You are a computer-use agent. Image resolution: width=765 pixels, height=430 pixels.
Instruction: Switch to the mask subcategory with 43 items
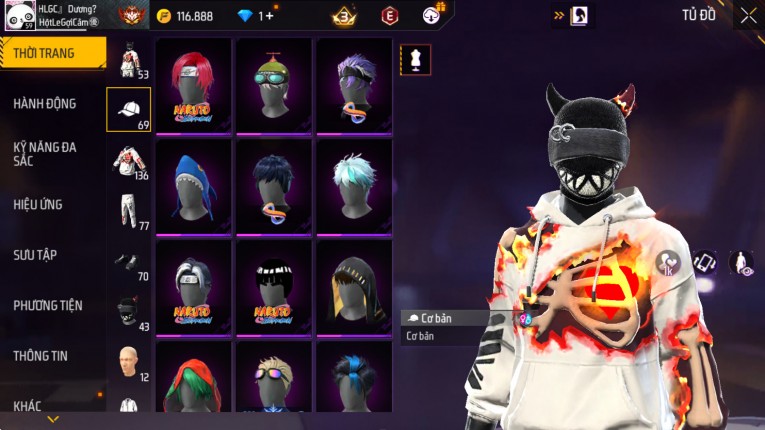[x=129, y=313]
